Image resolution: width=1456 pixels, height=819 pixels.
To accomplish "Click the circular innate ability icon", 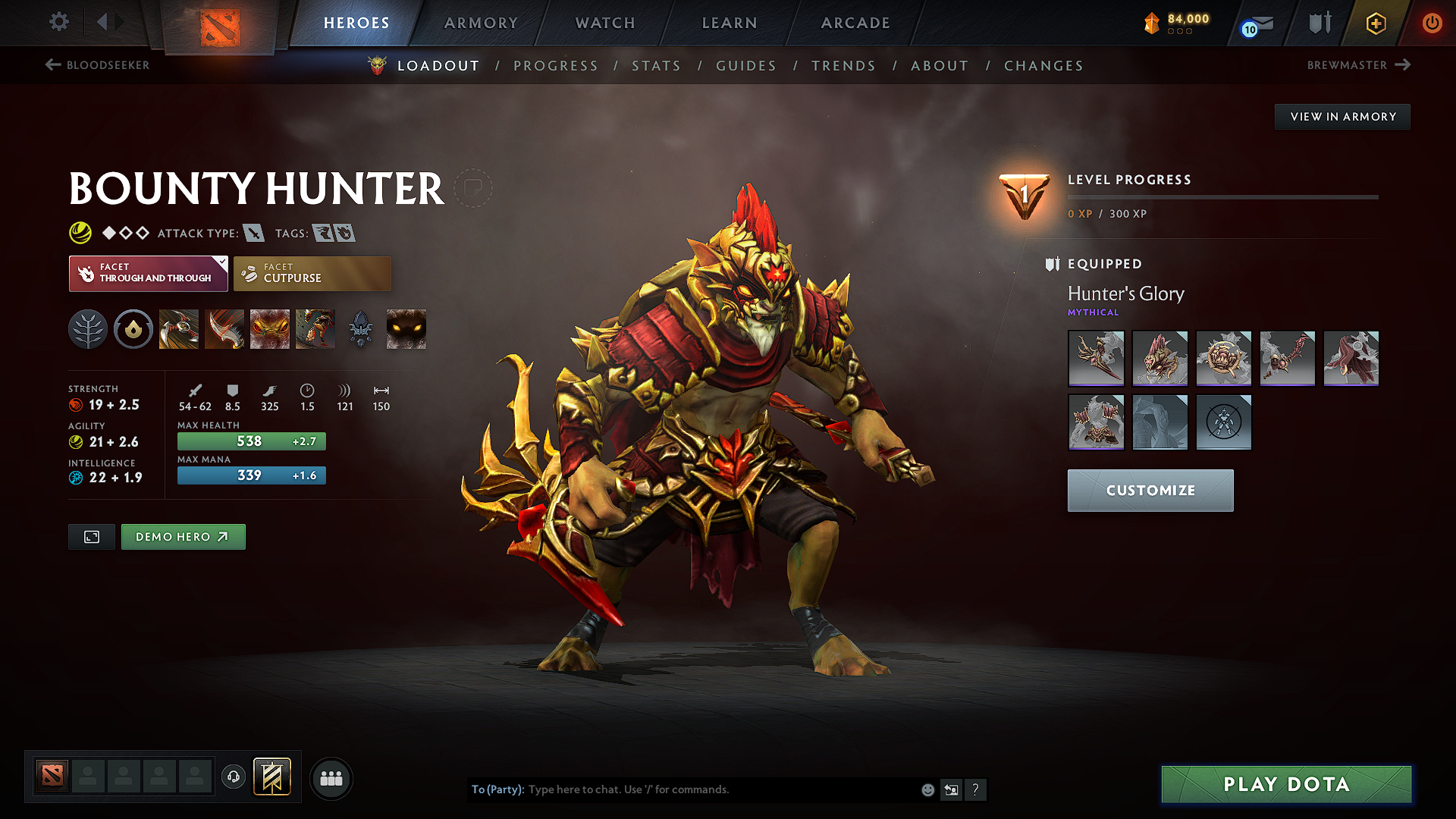I will tap(133, 328).
